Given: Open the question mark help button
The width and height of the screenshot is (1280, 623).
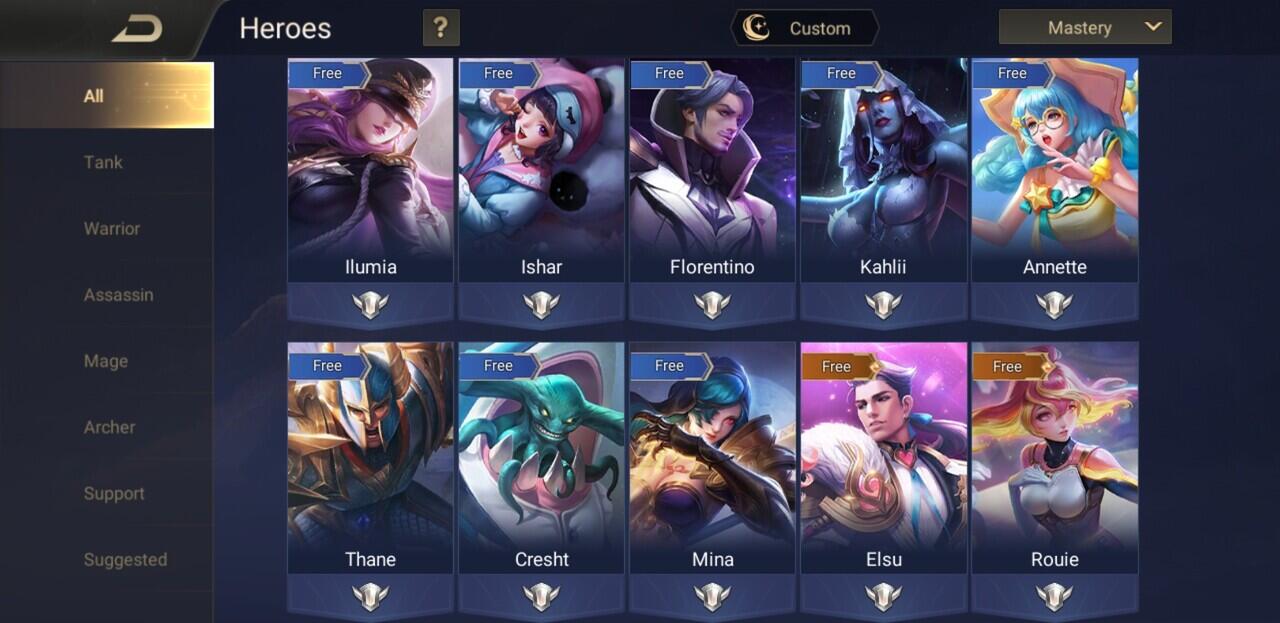Looking at the screenshot, I should click(441, 28).
